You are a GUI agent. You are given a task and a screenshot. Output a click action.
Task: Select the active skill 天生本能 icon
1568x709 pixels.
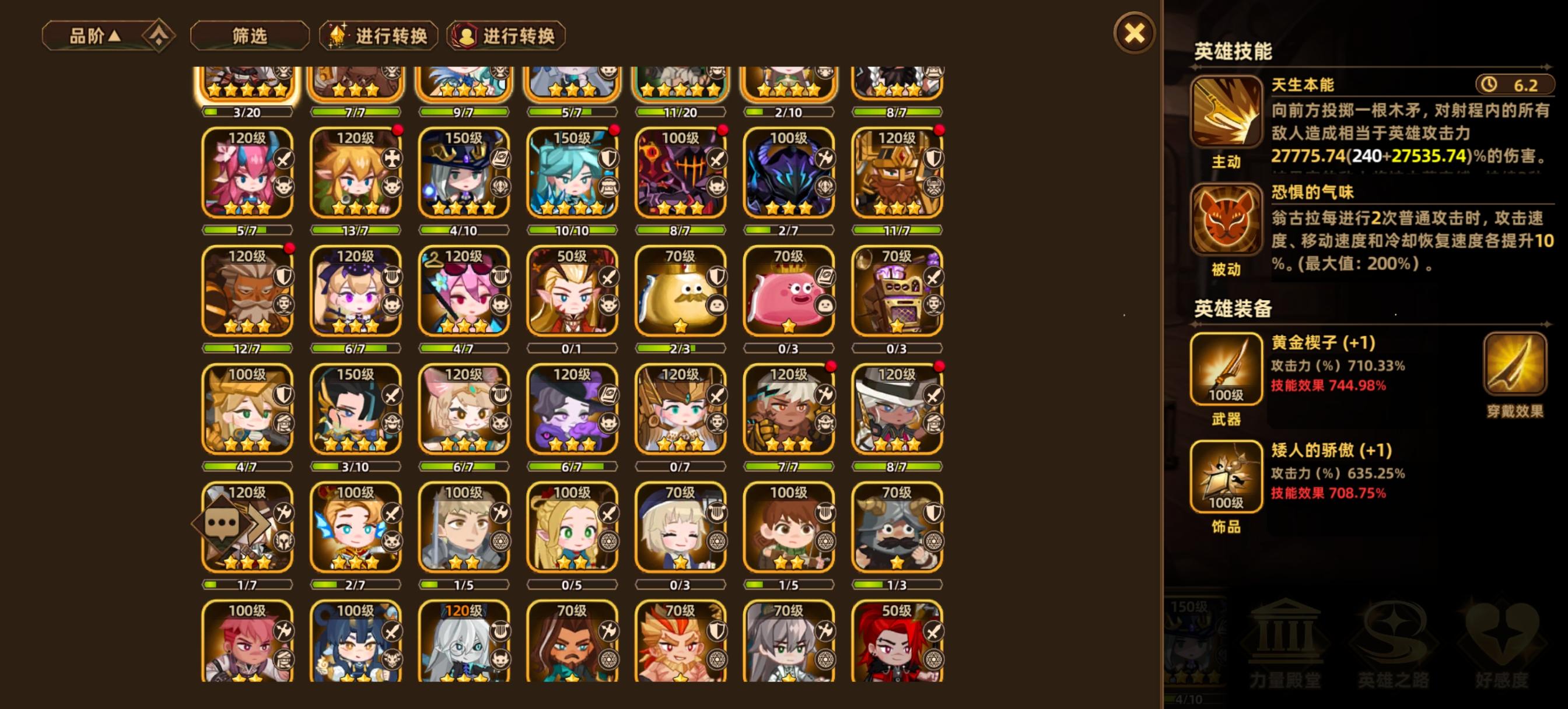coord(1228,113)
